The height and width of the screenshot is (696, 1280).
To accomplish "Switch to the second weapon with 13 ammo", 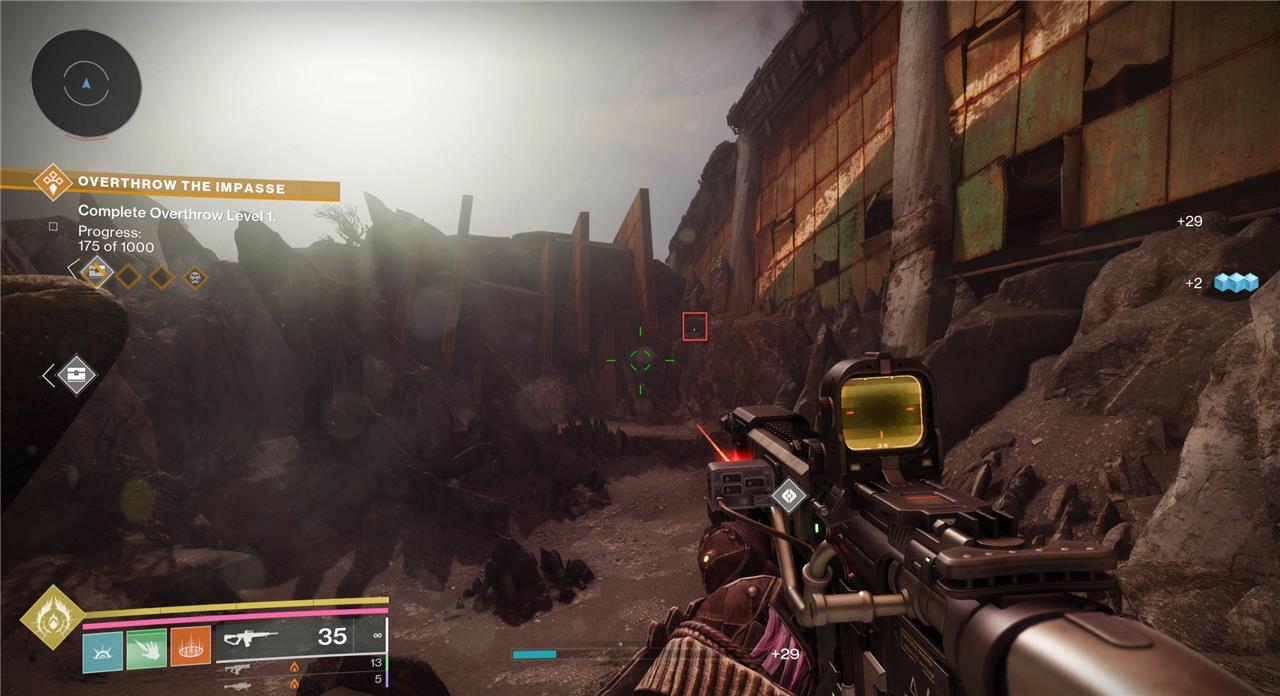I will [x=300, y=666].
